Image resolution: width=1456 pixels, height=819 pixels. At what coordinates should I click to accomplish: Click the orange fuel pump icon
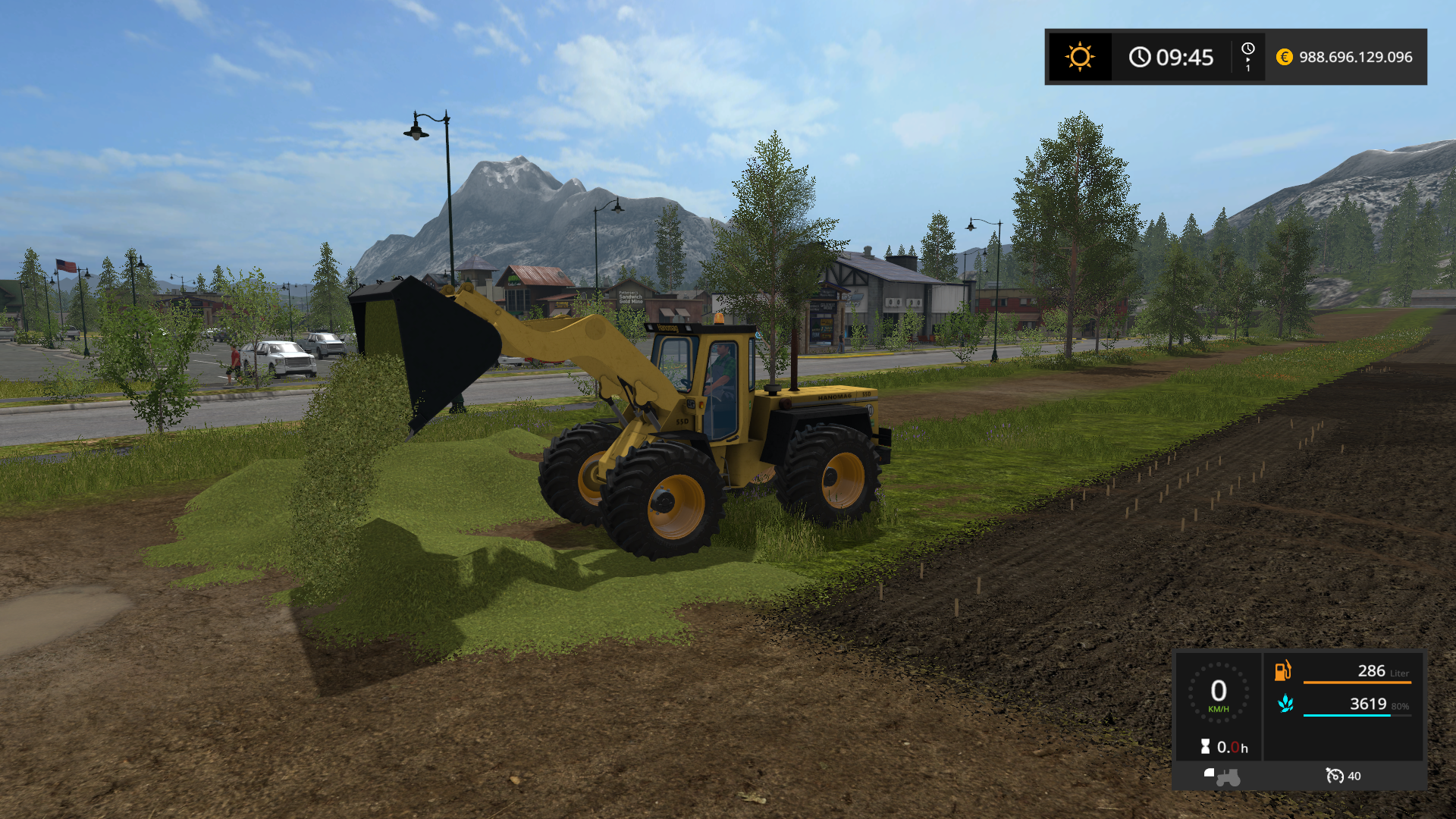[x=1282, y=670]
